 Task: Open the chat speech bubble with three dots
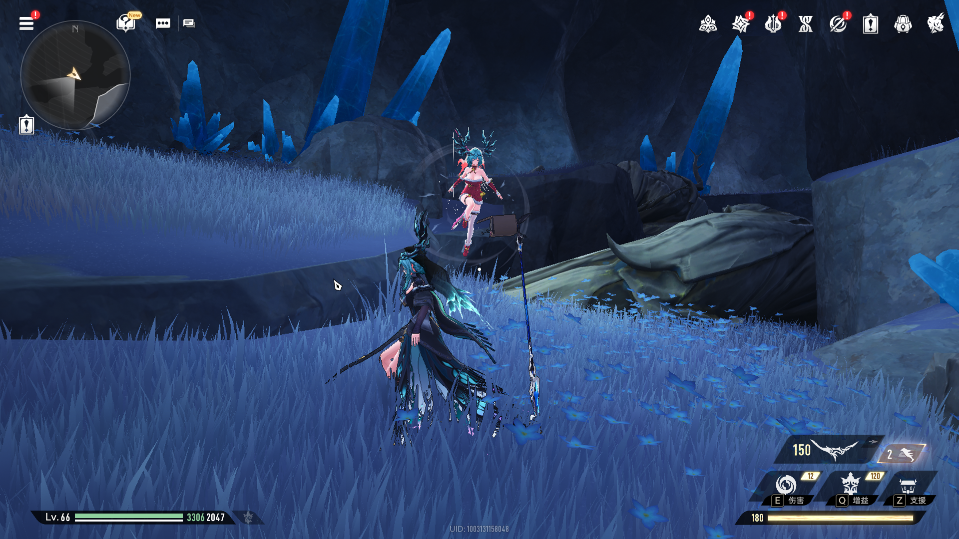(x=162, y=22)
